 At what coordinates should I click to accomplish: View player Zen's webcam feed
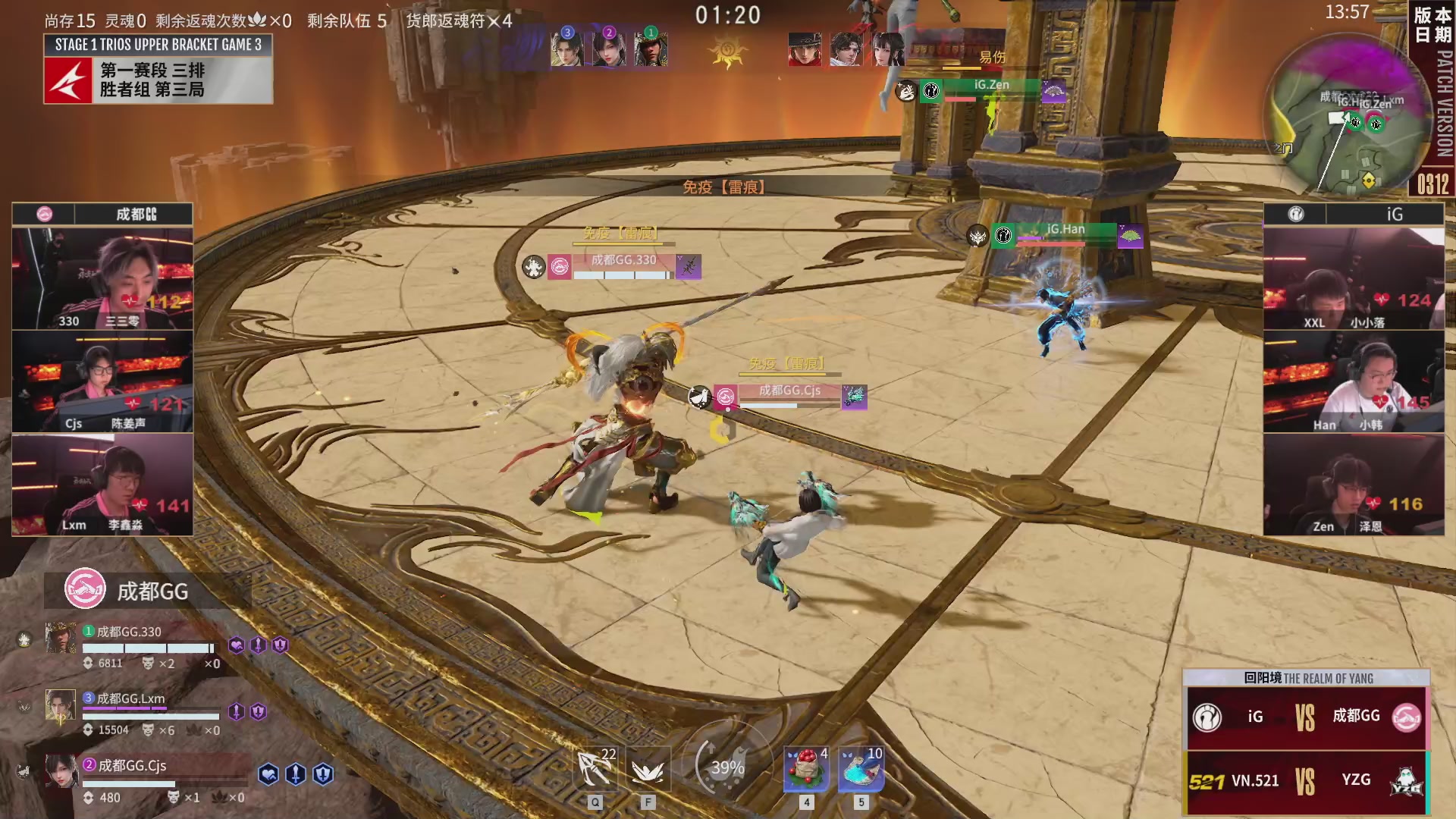[x=1354, y=485]
